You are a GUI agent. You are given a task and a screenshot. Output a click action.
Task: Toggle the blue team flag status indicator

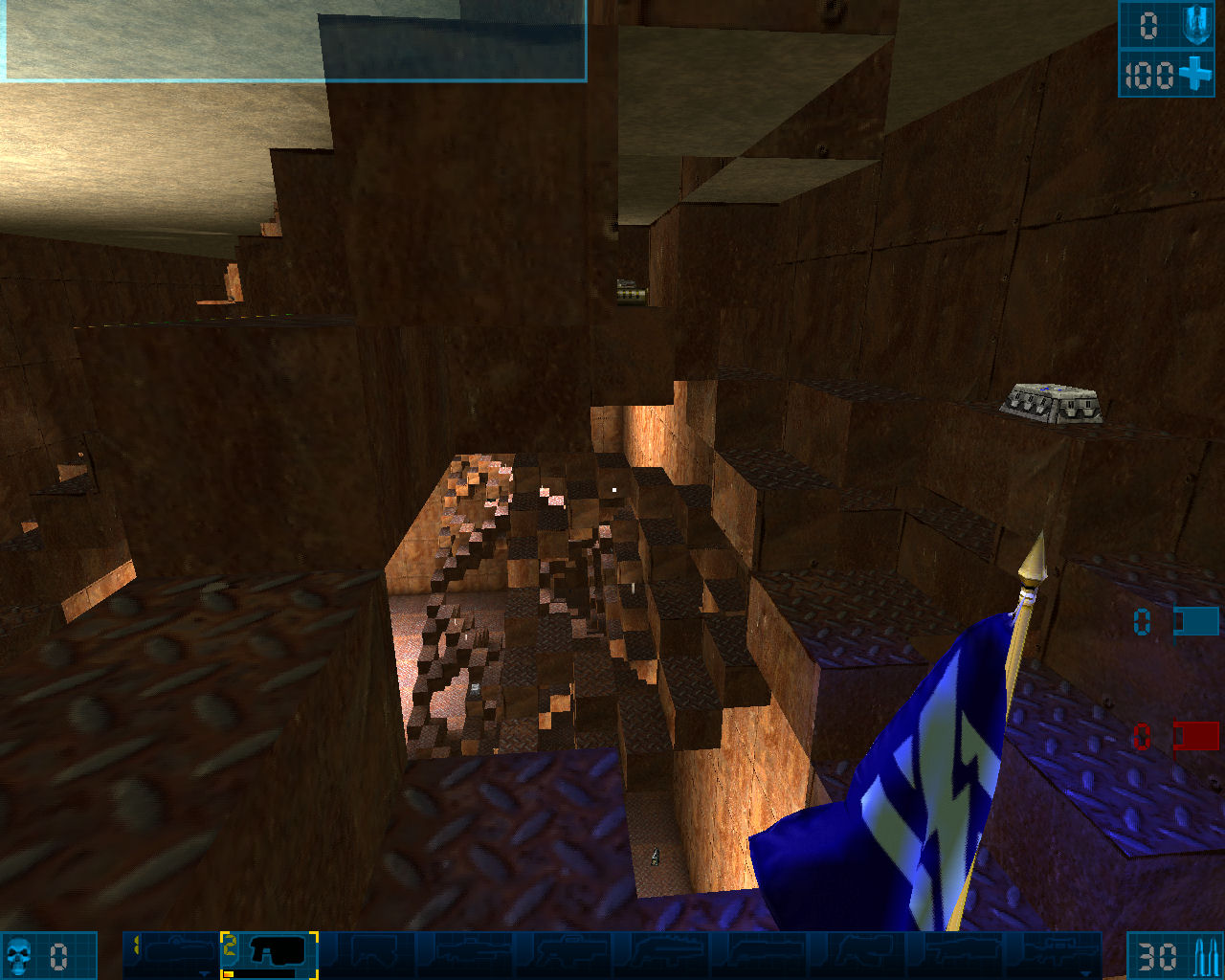coord(1196,621)
